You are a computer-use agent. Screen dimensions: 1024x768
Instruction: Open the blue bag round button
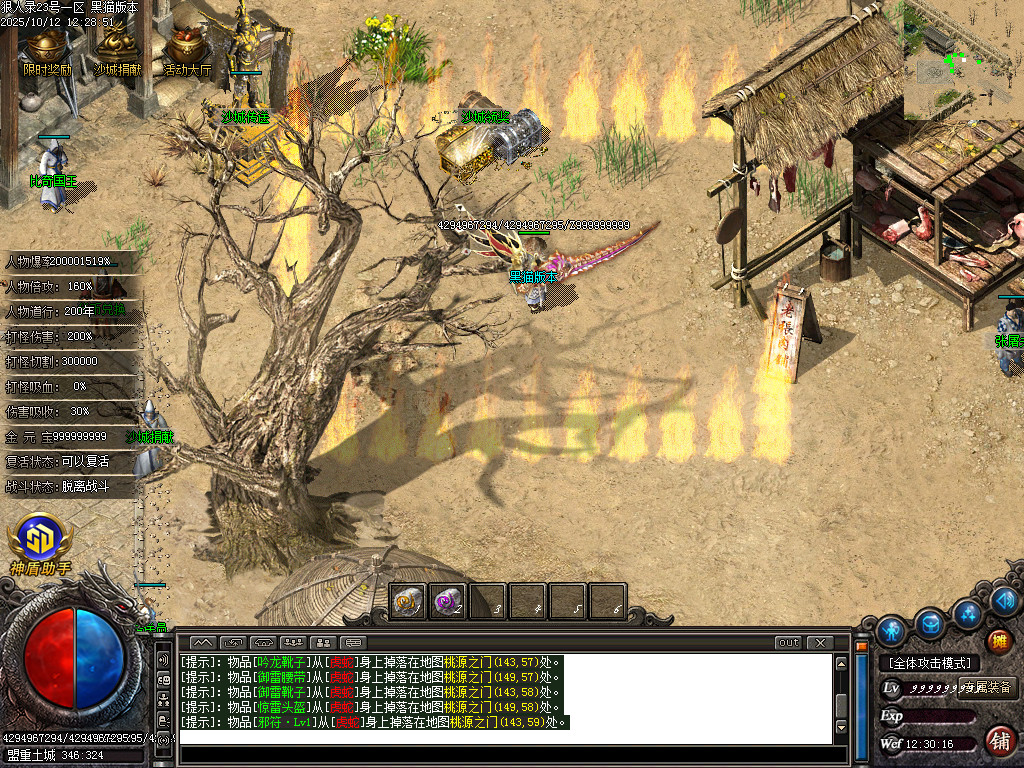tap(929, 622)
